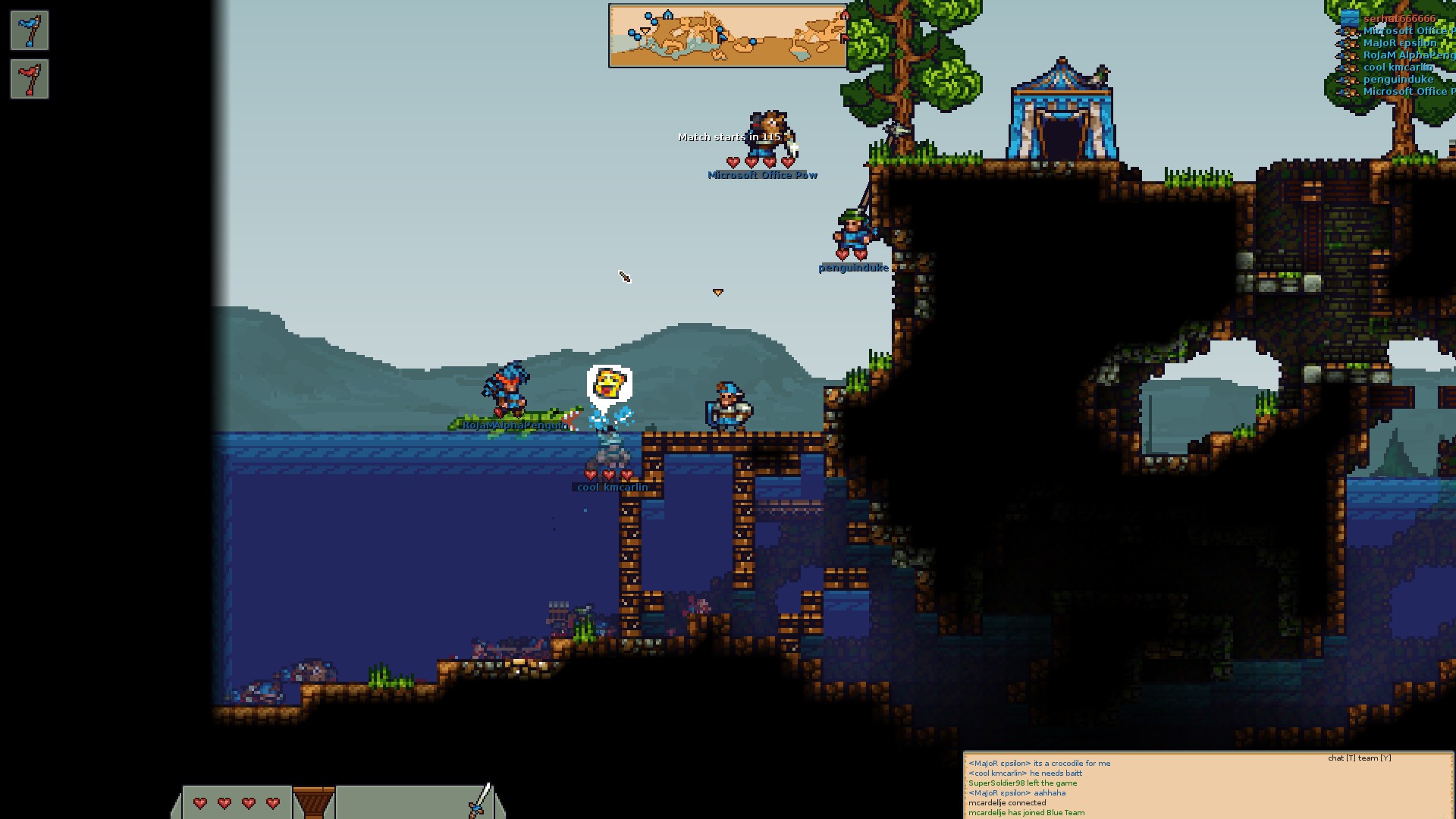
Task: Select serhat666666 in the player list
Action: click(x=1398, y=18)
